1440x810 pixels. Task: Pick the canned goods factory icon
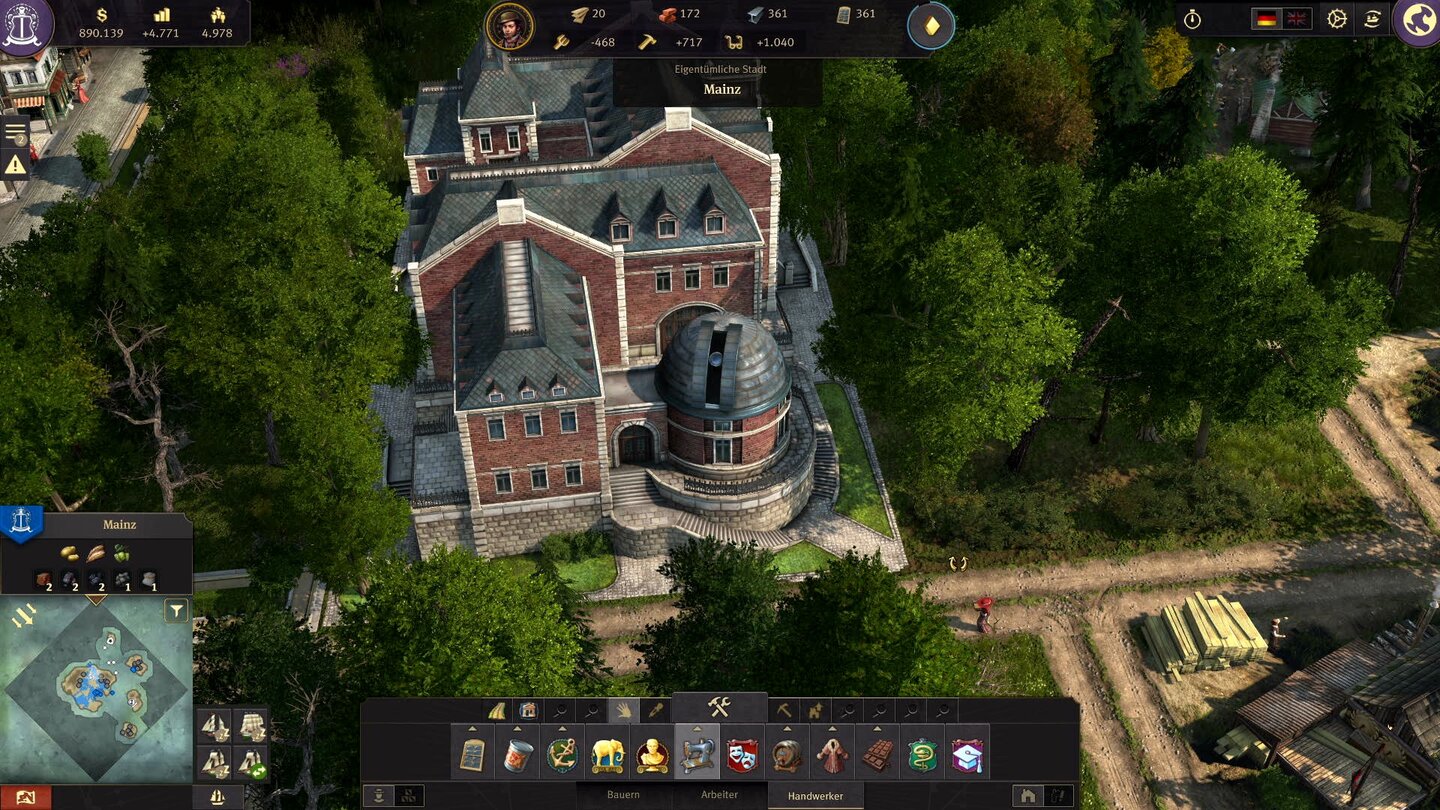(x=518, y=755)
